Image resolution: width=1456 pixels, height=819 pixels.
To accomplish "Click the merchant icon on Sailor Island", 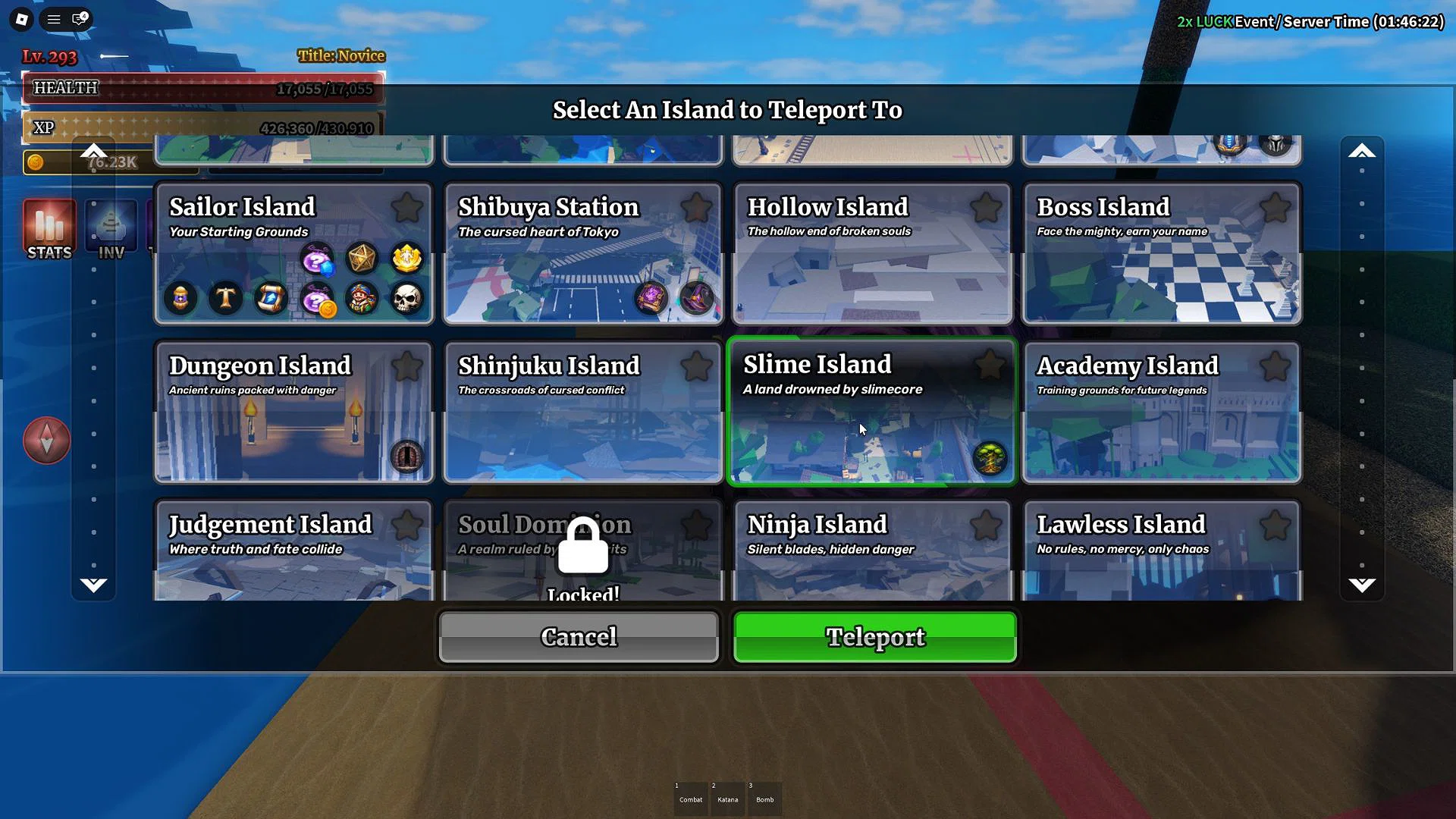I will pos(362,298).
